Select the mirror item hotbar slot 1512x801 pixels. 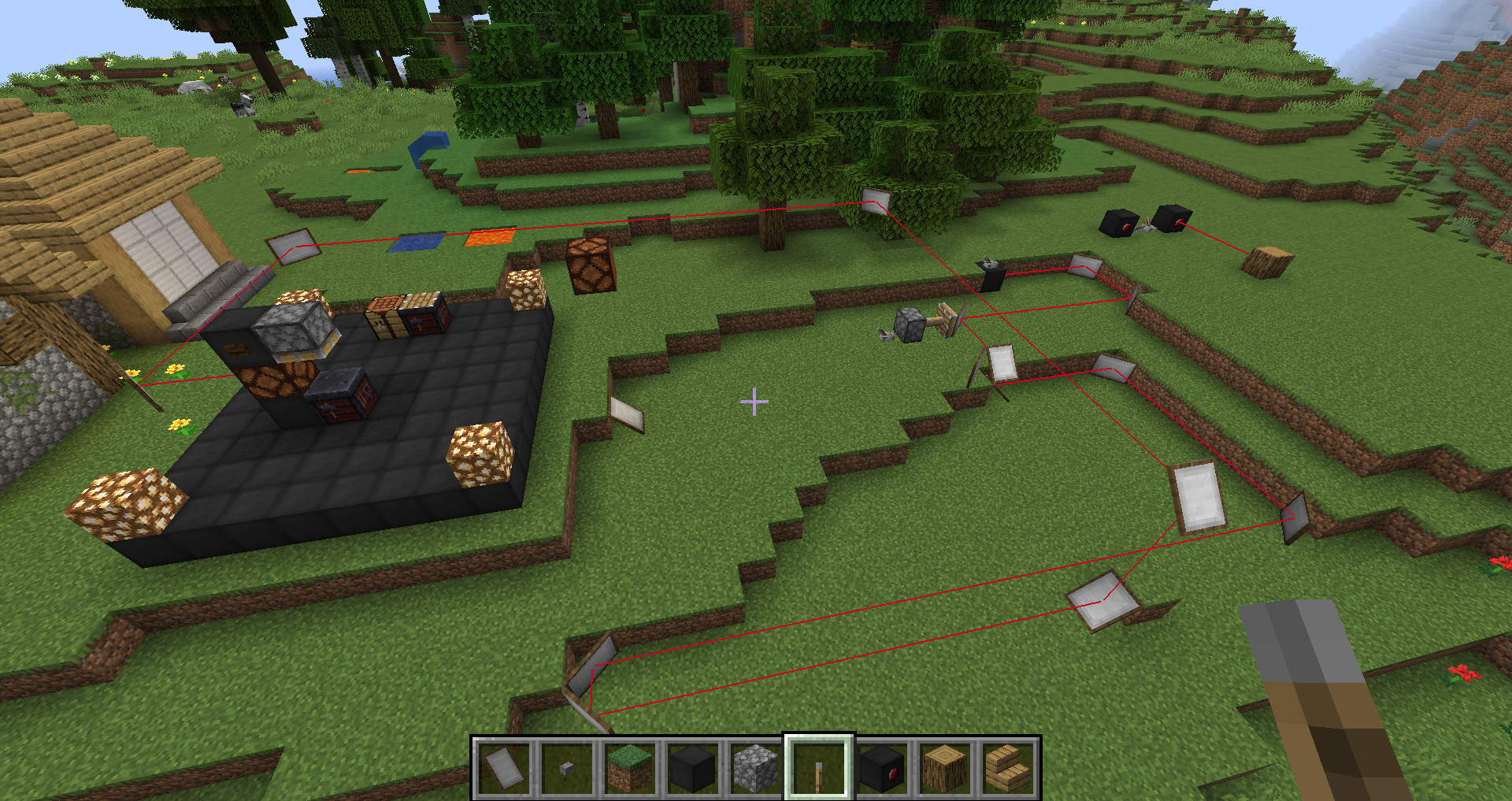click(504, 768)
